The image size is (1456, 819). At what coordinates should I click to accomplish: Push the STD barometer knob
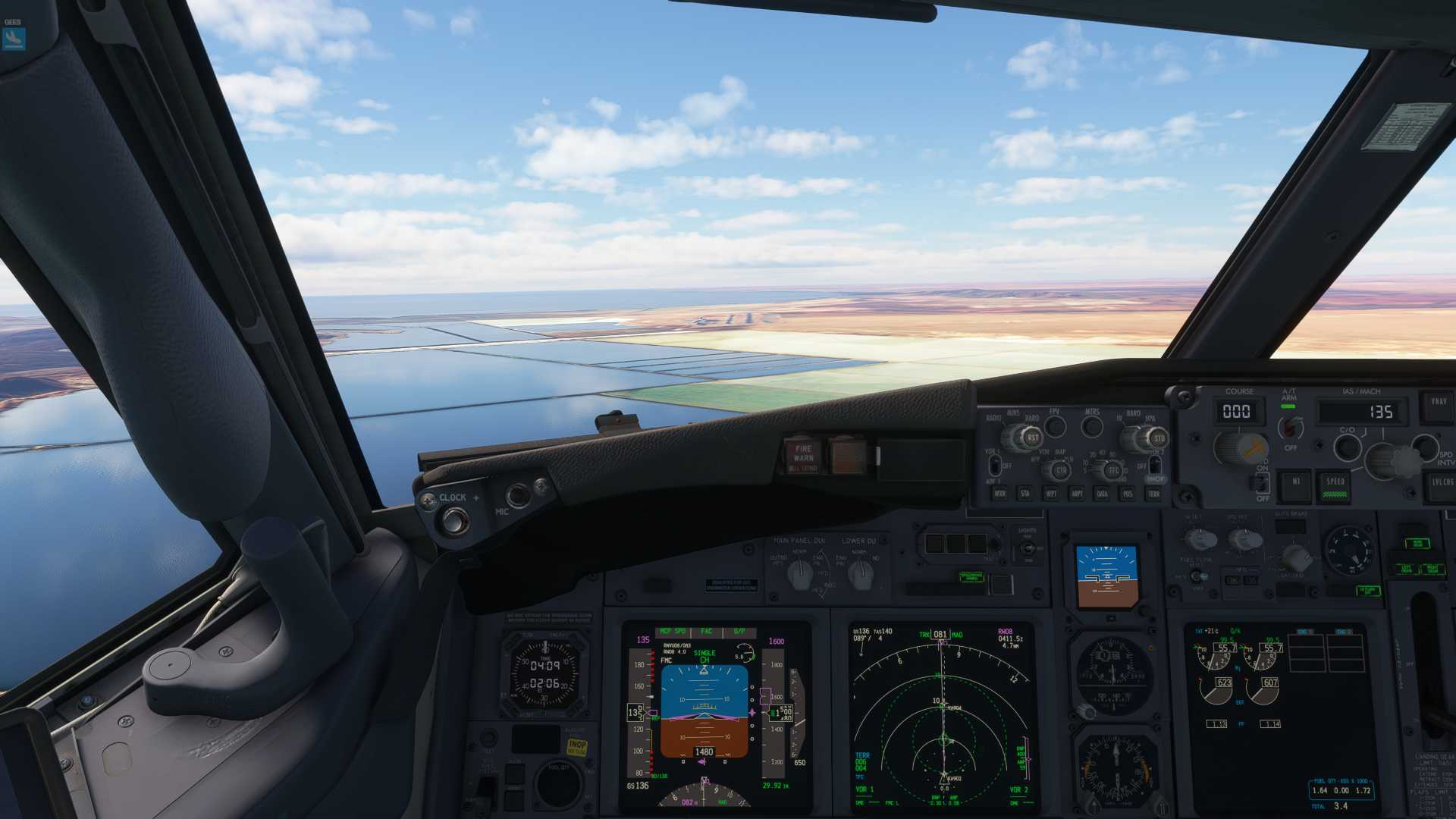click(1157, 438)
